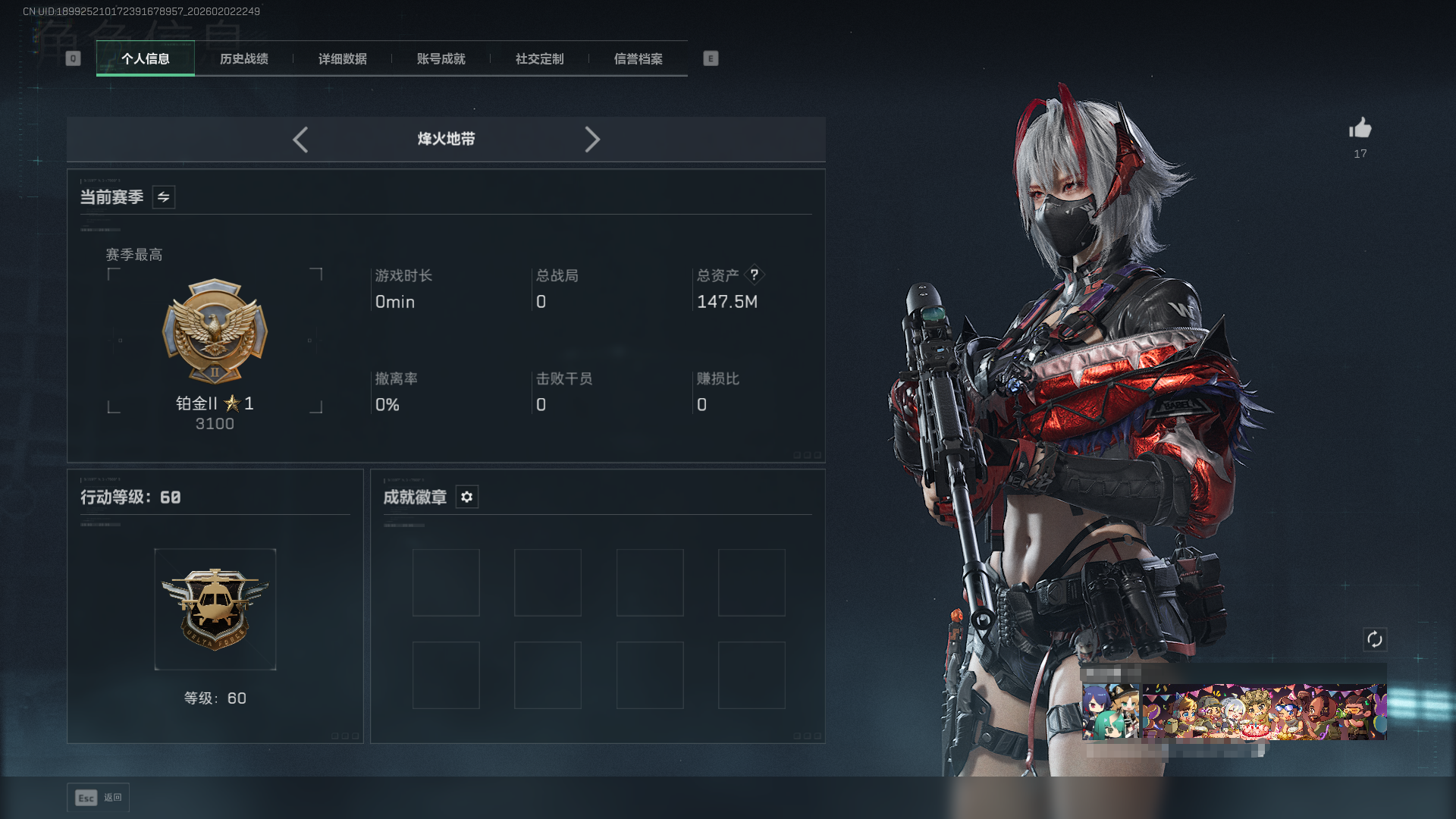Select the 详细数据 tab
The width and height of the screenshot is (1456, 819).
[x=343, y=59]
